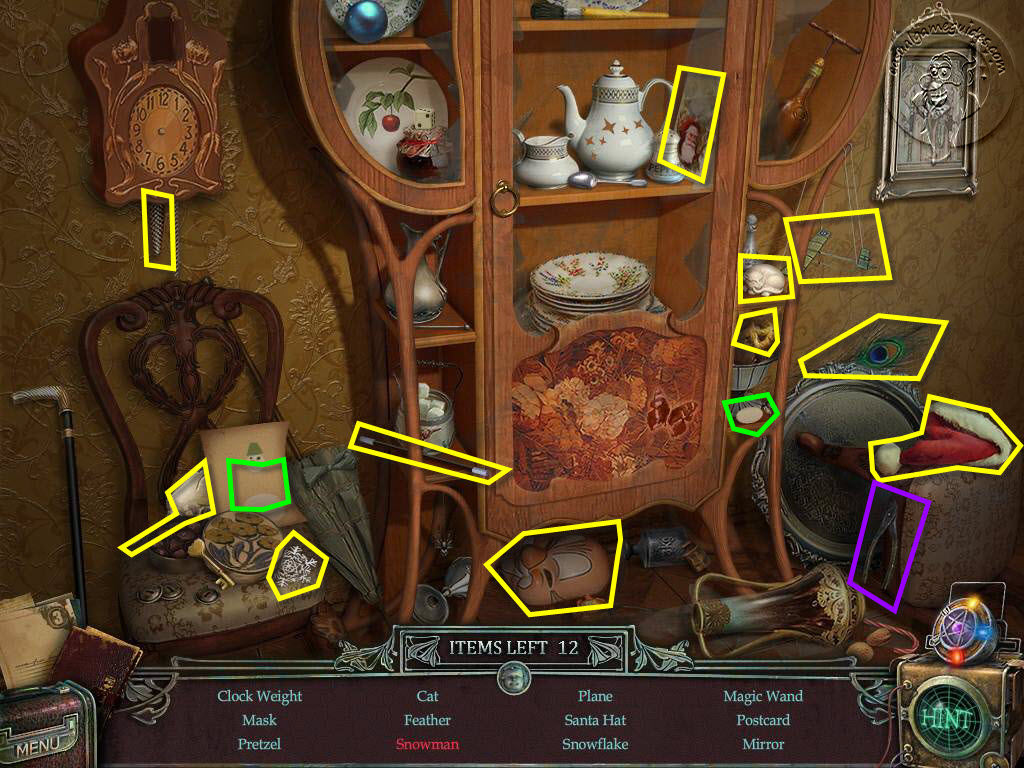Choose Magic Wand in the item list
Viewport: 1024px width, 768px height.
pyautogui.click(x=763, y=696)
